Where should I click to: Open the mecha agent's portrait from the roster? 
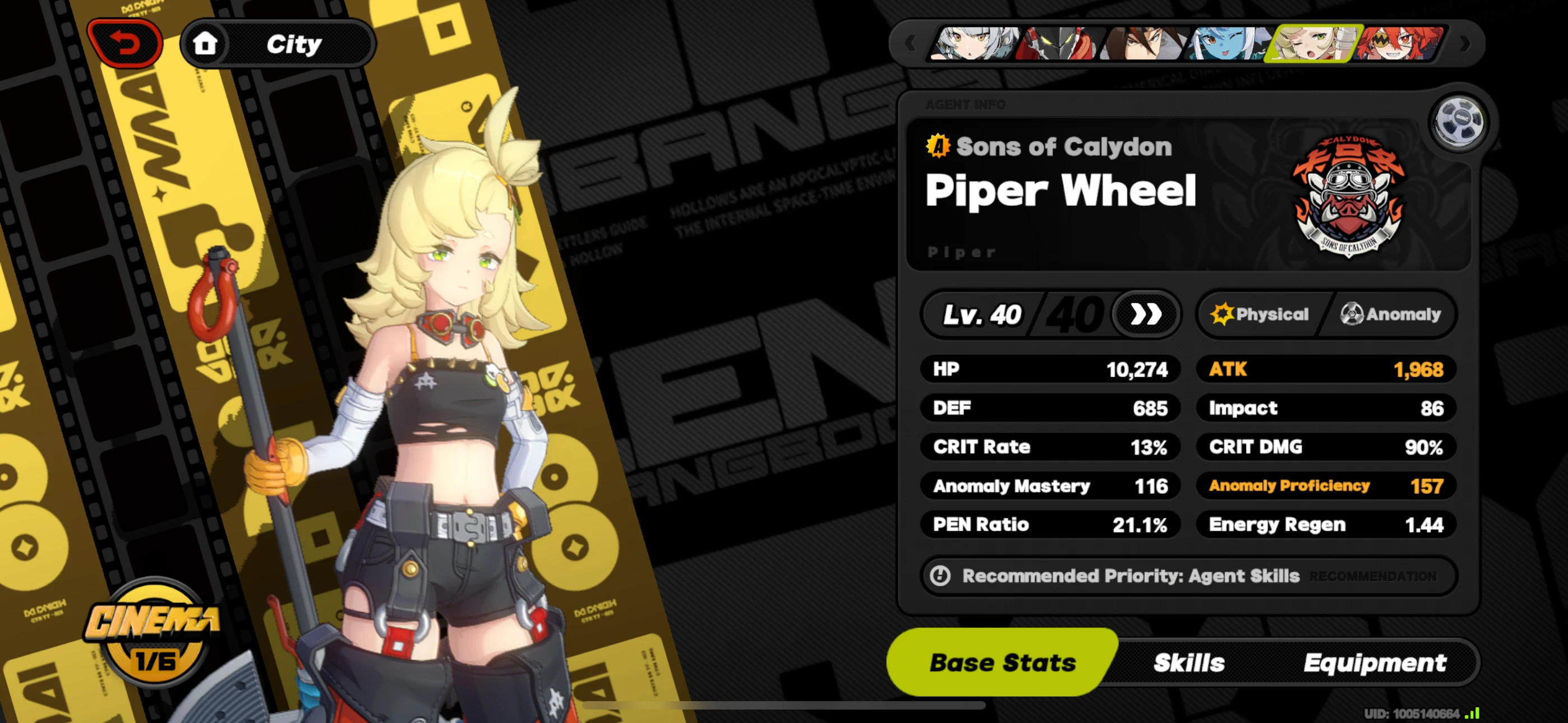[1059, 44]
